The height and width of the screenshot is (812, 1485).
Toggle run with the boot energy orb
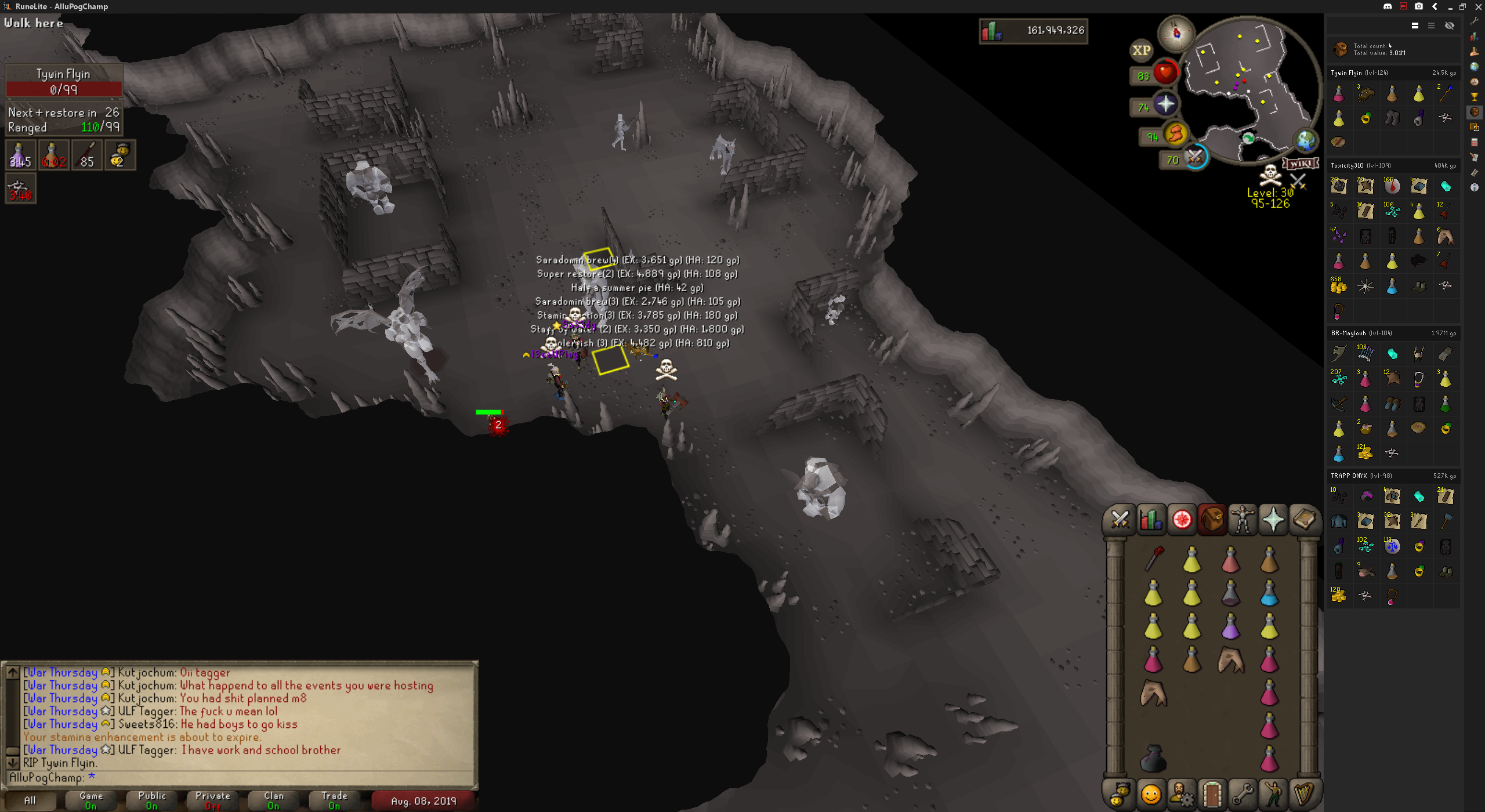(x=1175, y=134)
